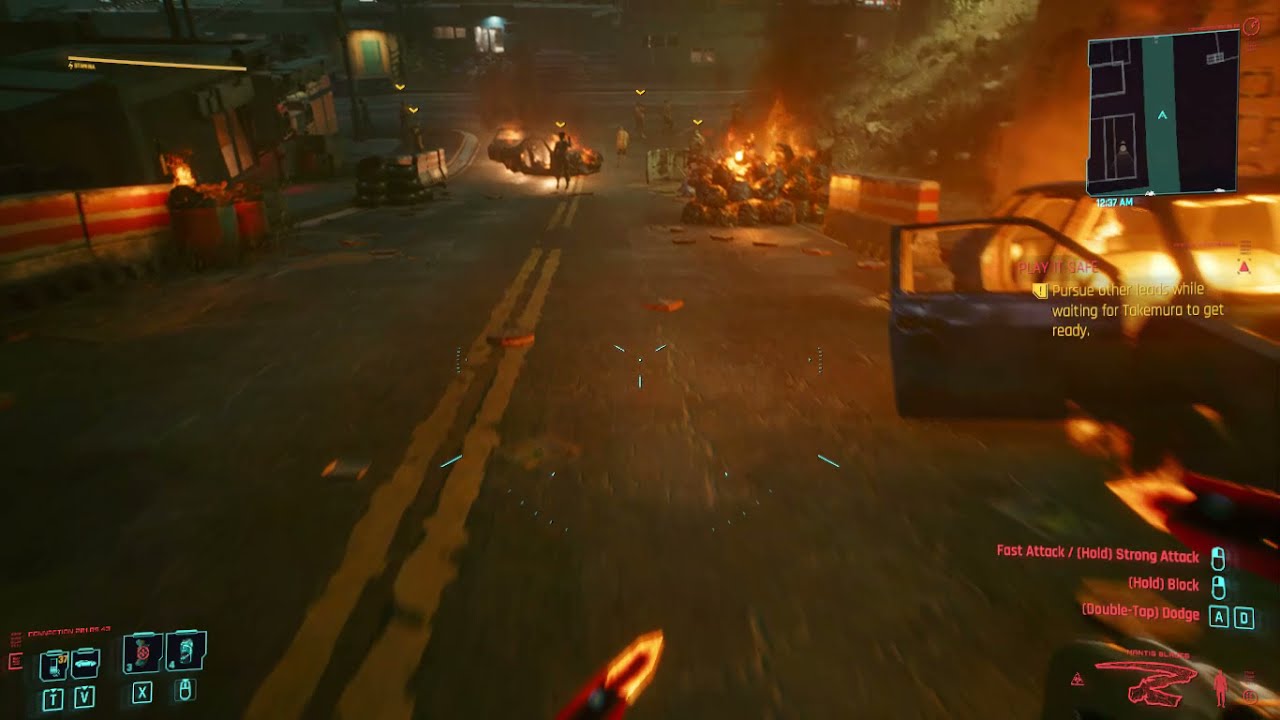Click the vehicle summon icon in quickslots
The height and width of the screenshot is (720, 1280).
pyautogui.click(x=85, y=664)
